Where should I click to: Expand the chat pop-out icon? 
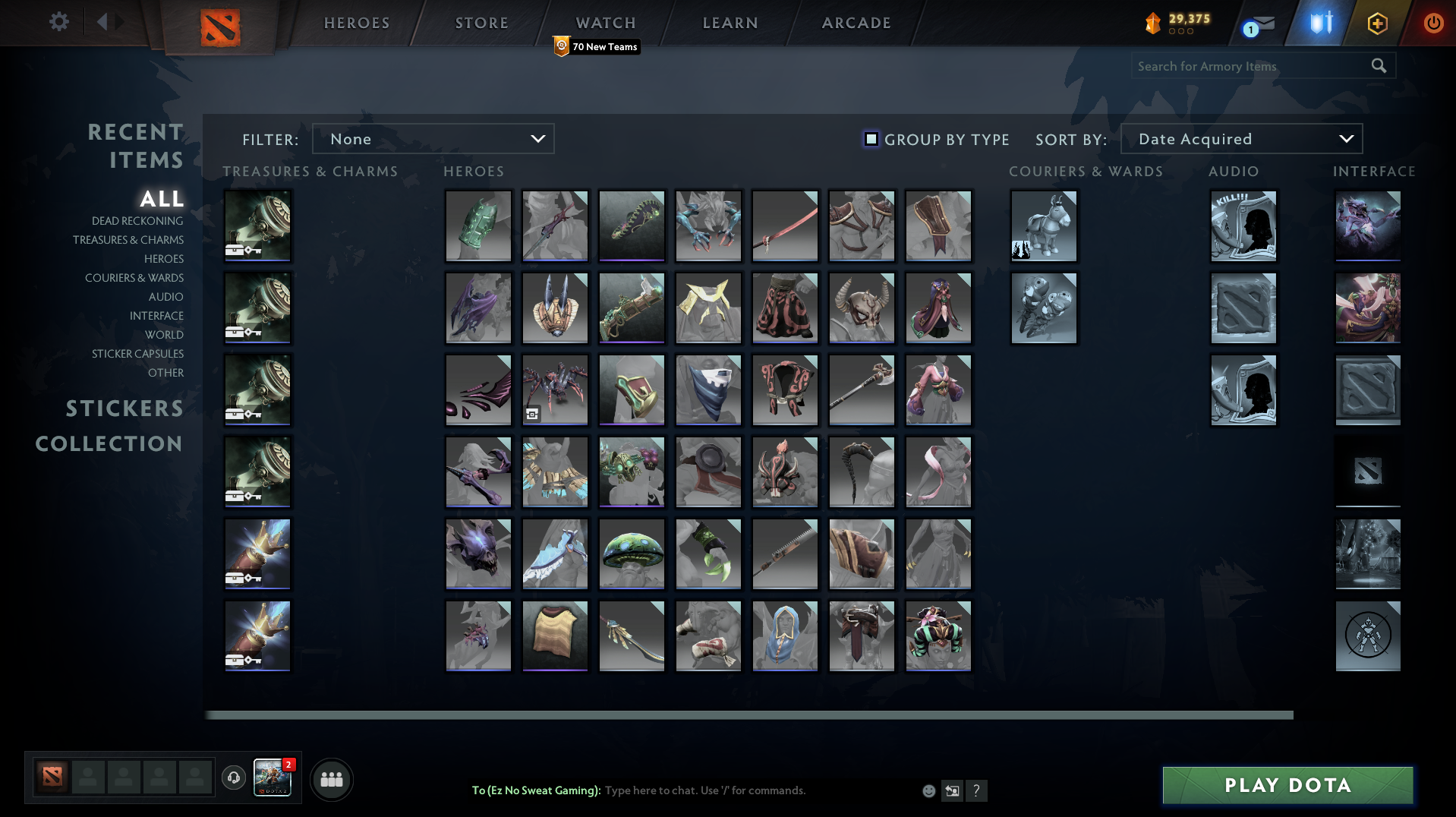click(x=952, y=790)
